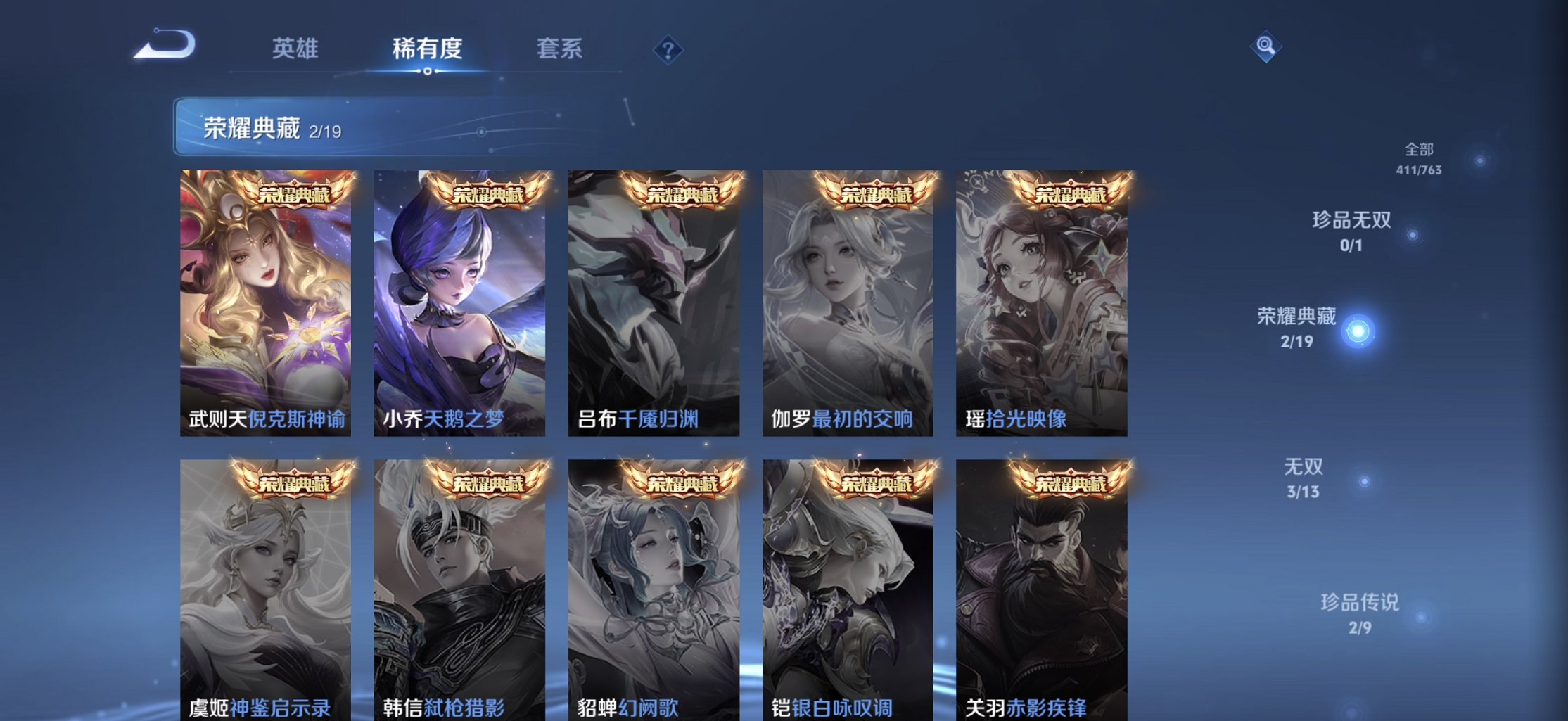Open the help question mark icon
Viewport: 1568px width, 721px height.
(669, 50)
